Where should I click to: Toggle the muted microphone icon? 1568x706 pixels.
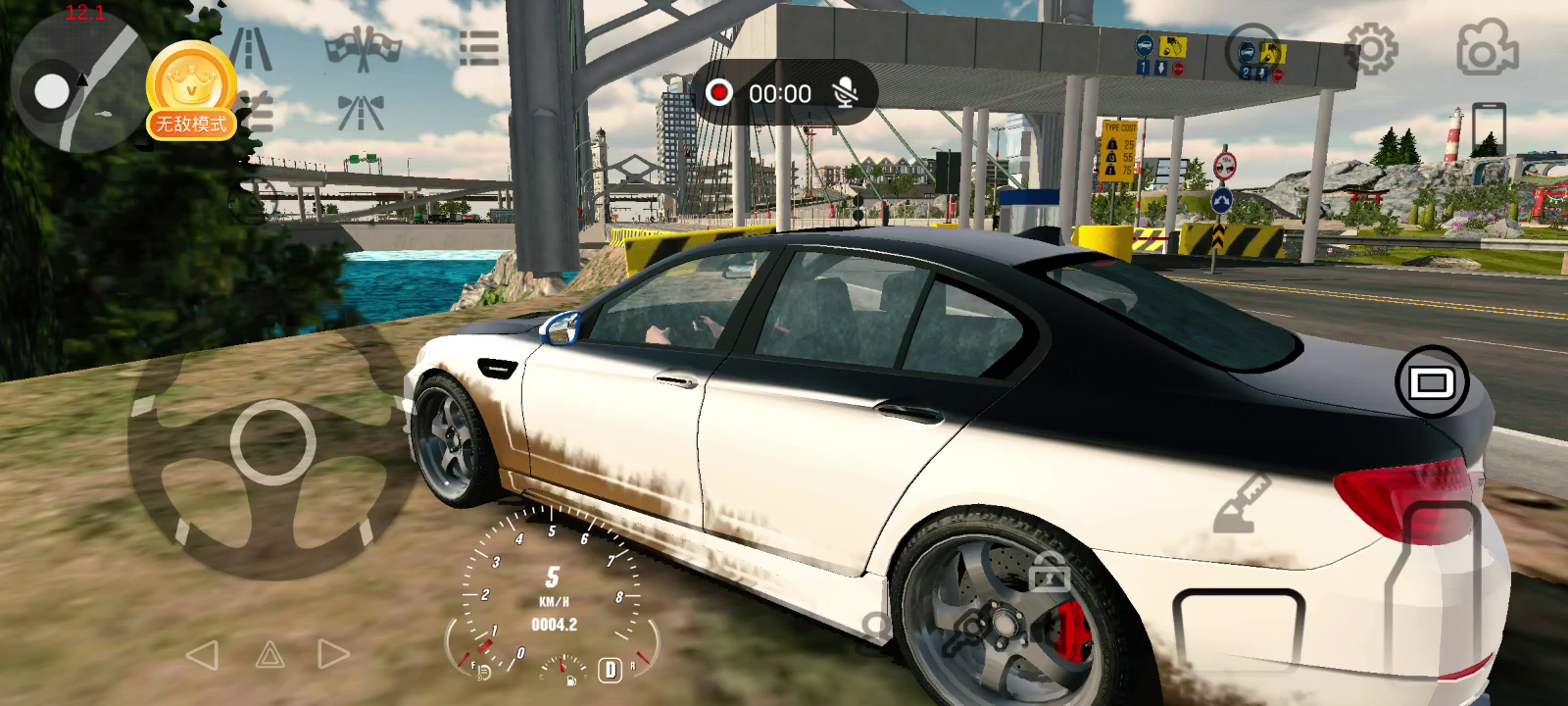coord(845,93)
